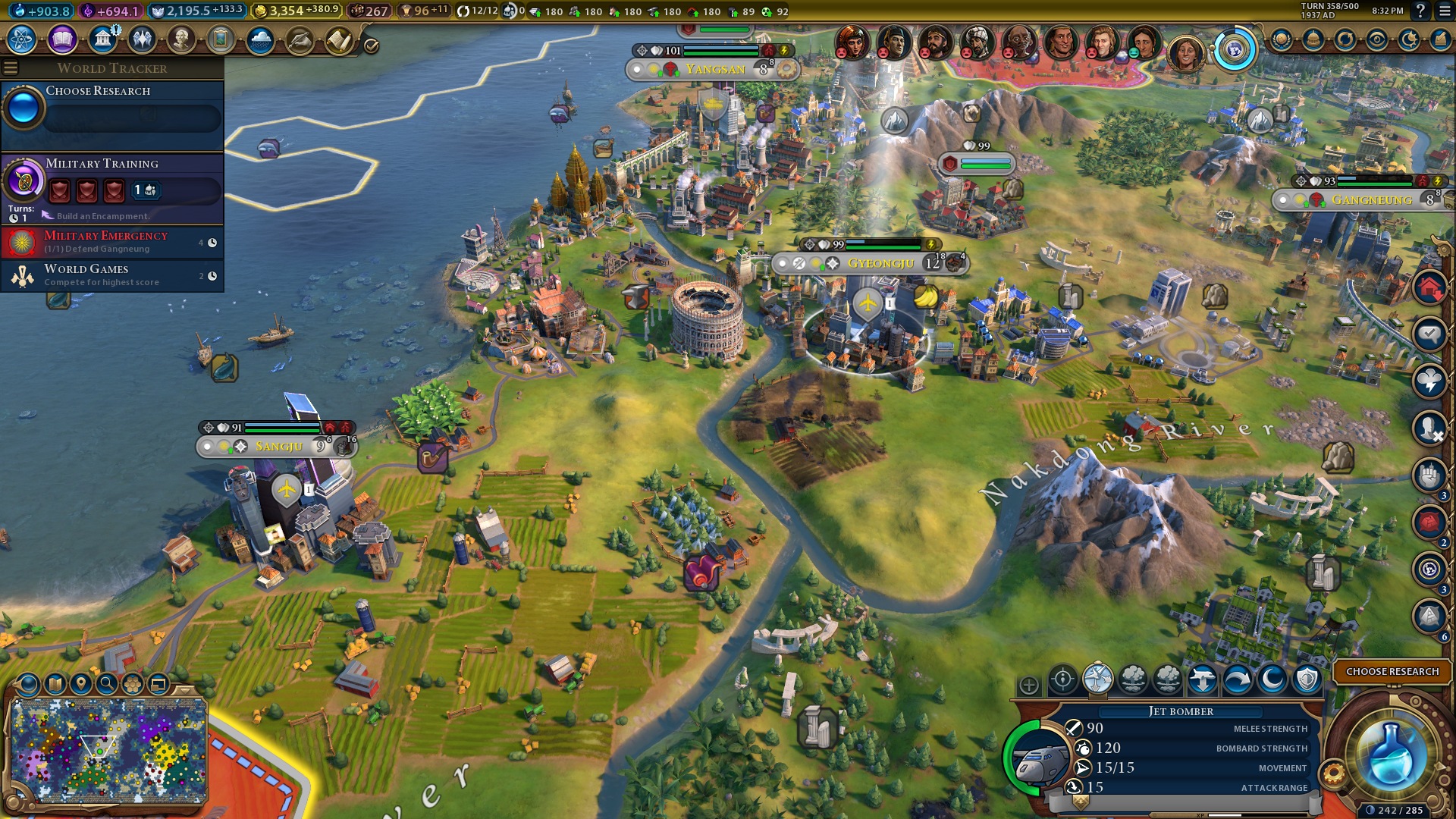Image resolution: width=1456 pixels, height=819 pixels.
Task: Open the Great People bust icon
Action: pos(181,39)
